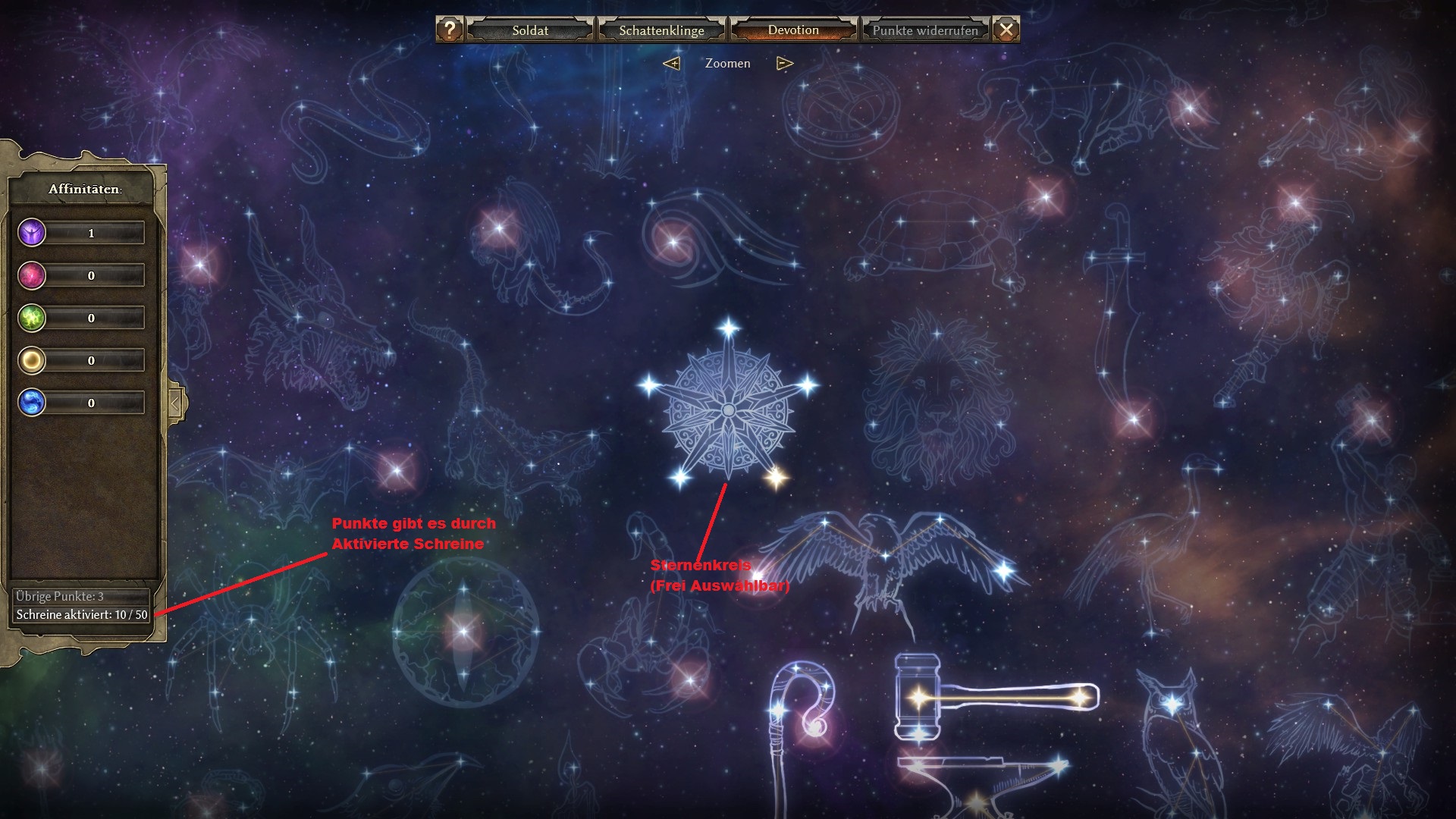Select the Devotion tab
1456x819 pixels.
pyautogui.click(x=793, y=30)
